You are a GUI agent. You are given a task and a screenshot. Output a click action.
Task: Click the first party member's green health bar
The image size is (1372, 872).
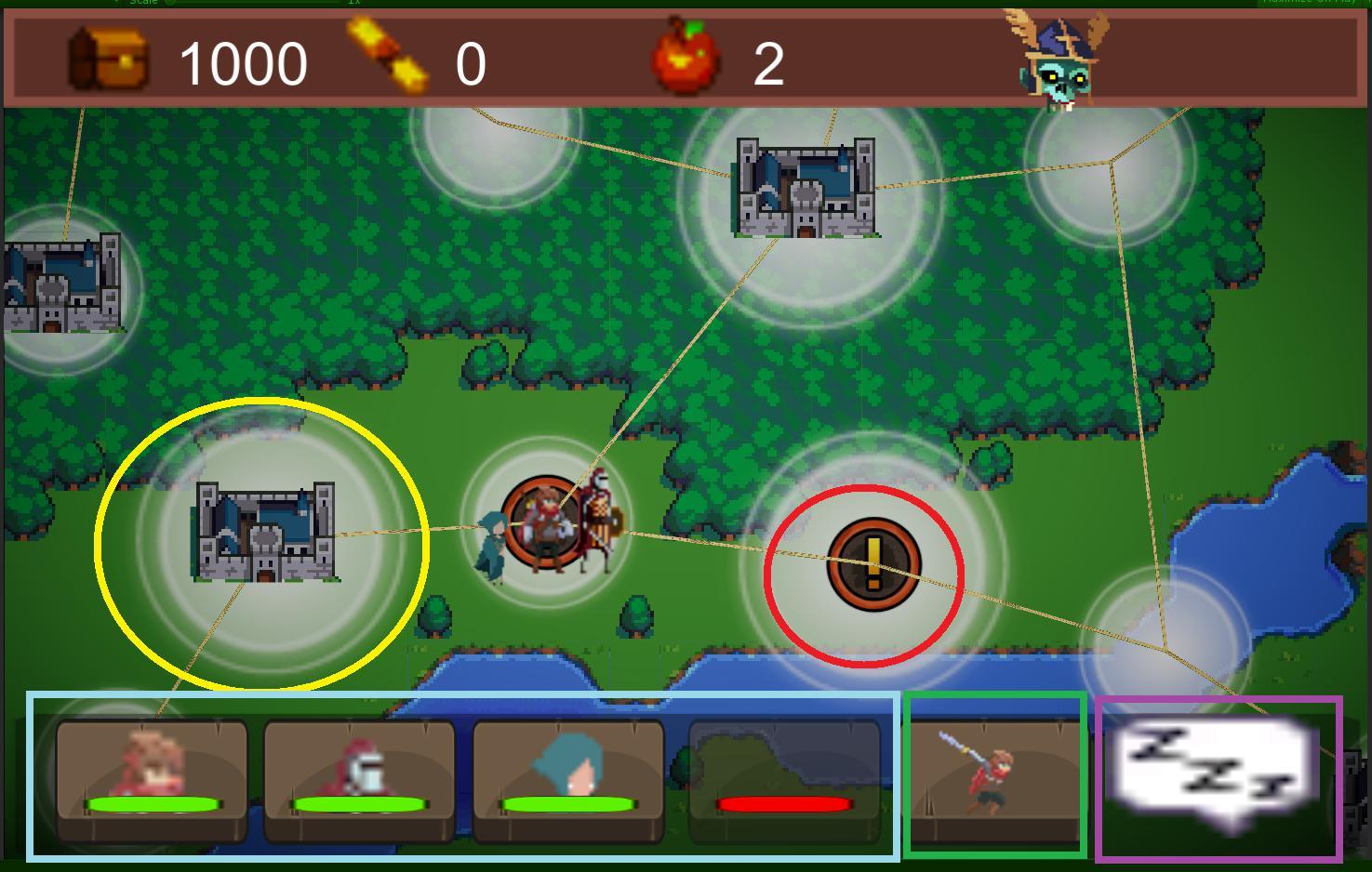click(x=152, y=801)
